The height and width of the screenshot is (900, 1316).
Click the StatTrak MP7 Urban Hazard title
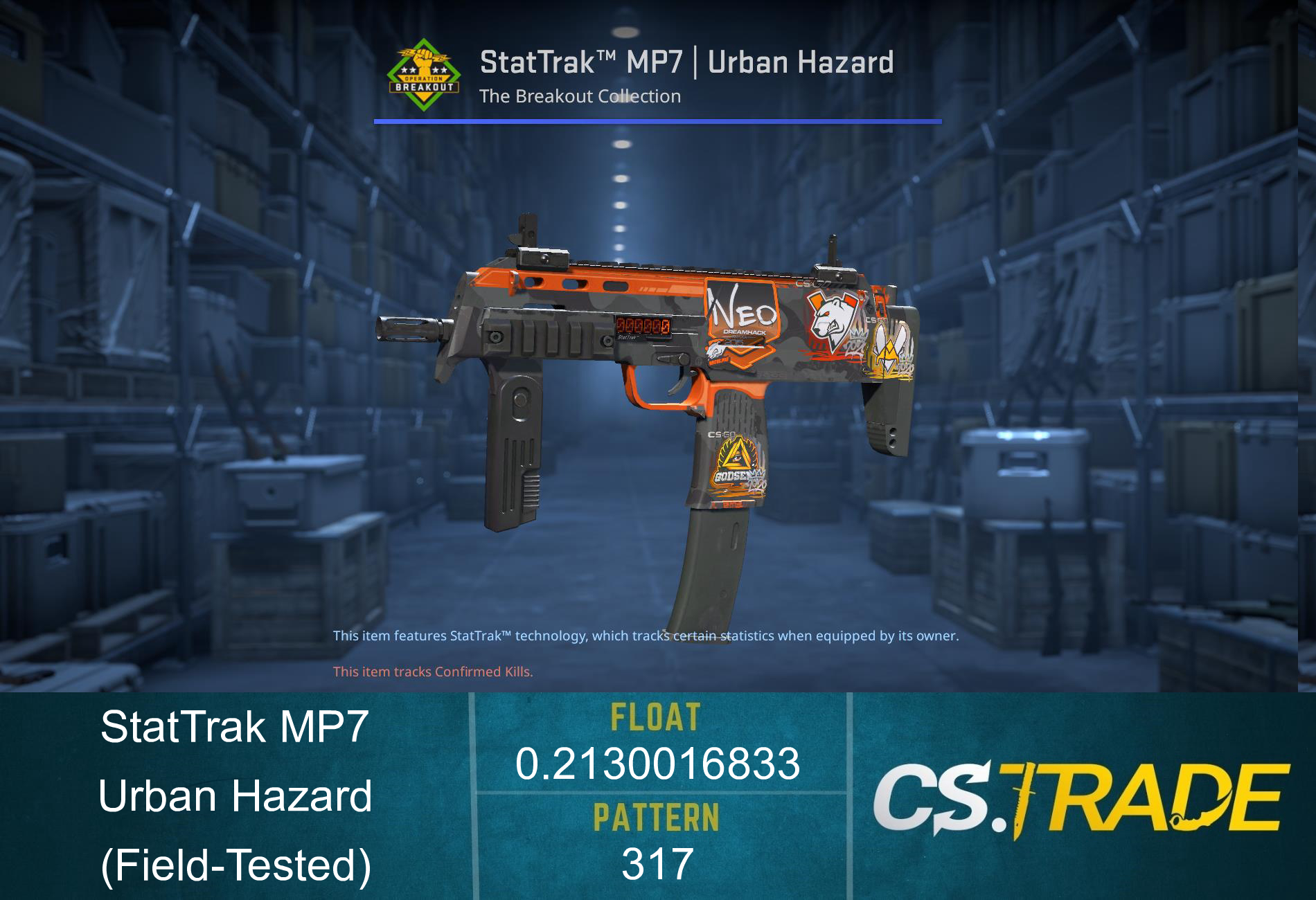click(x=686, y=62)
